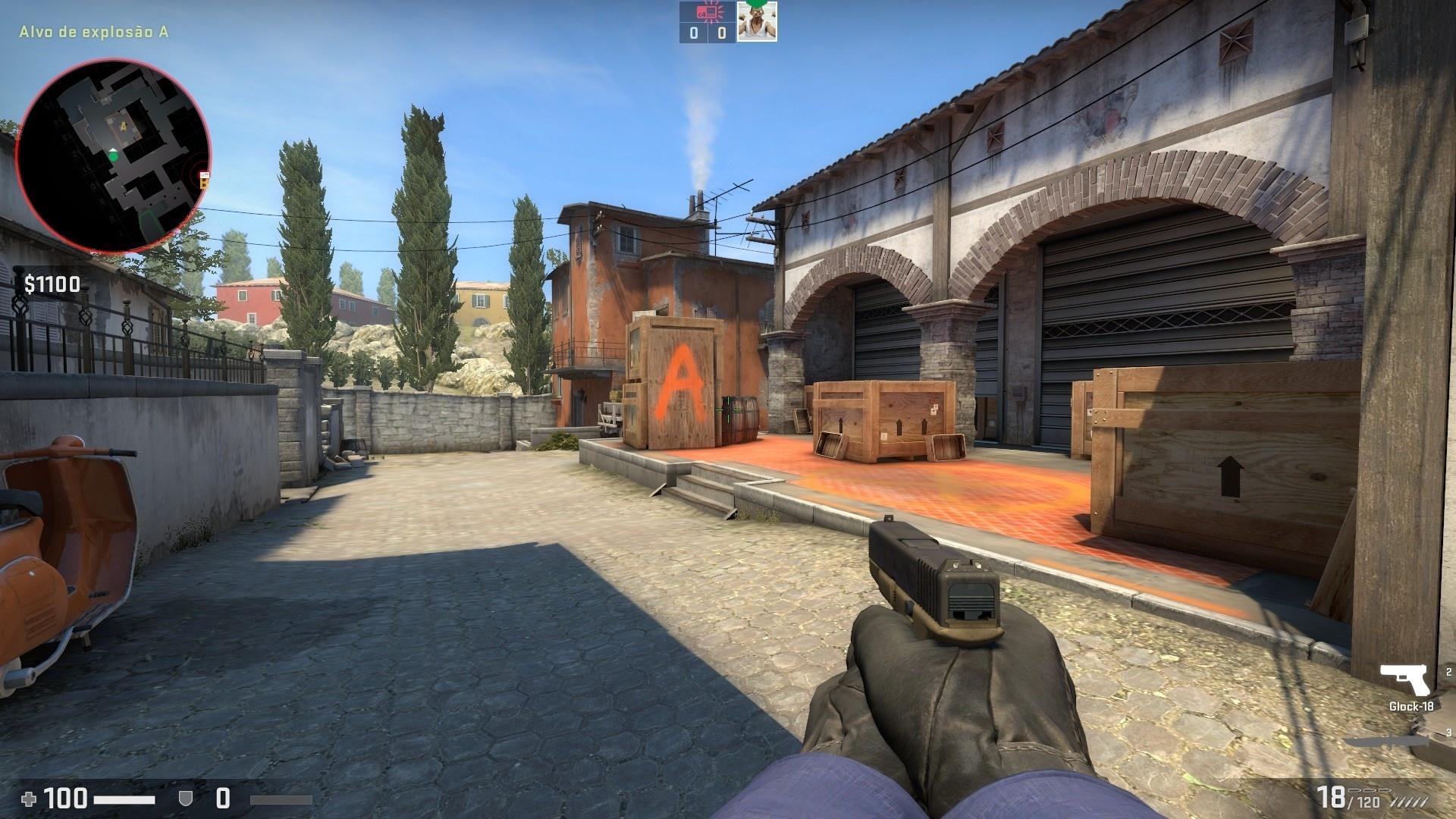This screenshot has width=1456, height=819.
Task: Click the green marker above the avatar
Action: [x=756, y=5]
